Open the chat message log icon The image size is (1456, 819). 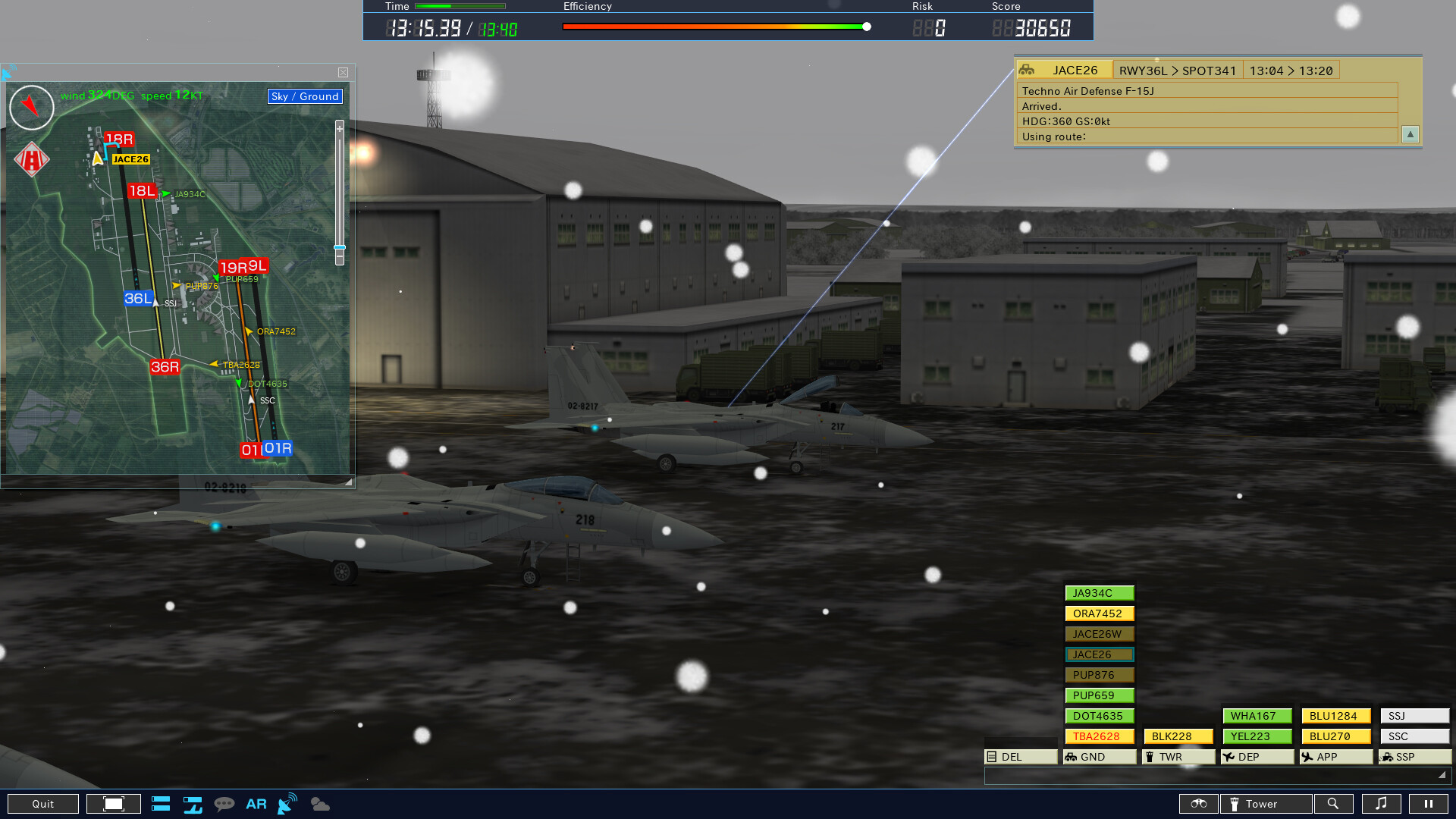pyautogui.click(x=225, y=804)
